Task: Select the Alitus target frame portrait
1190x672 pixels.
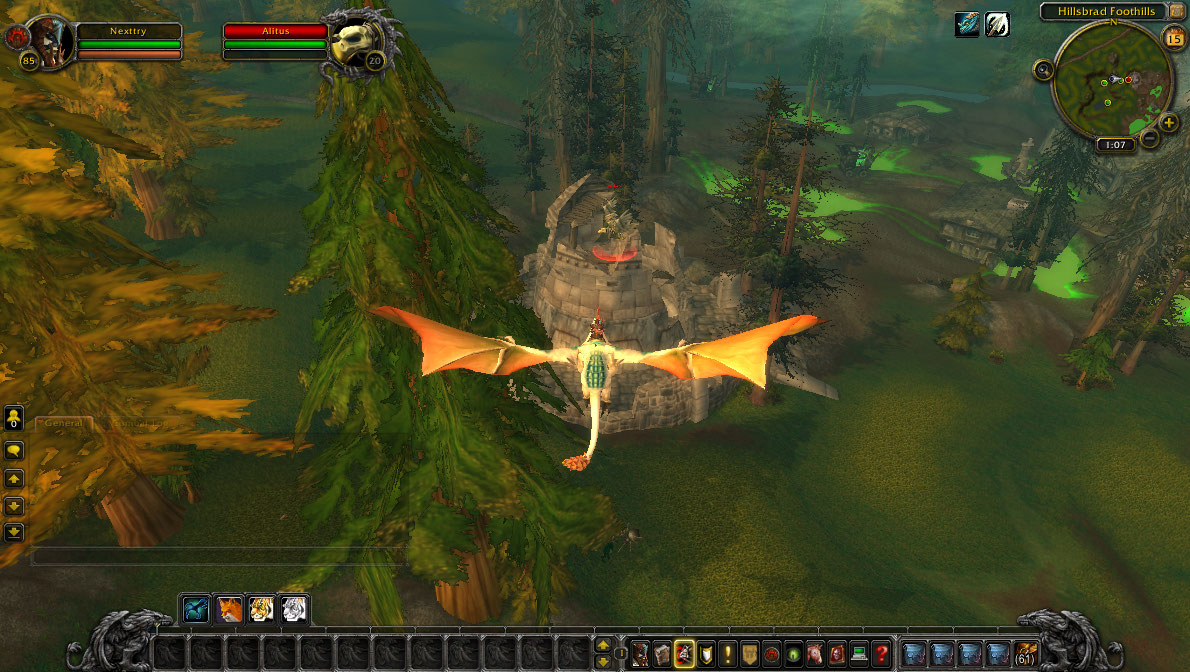Action: 356,41
